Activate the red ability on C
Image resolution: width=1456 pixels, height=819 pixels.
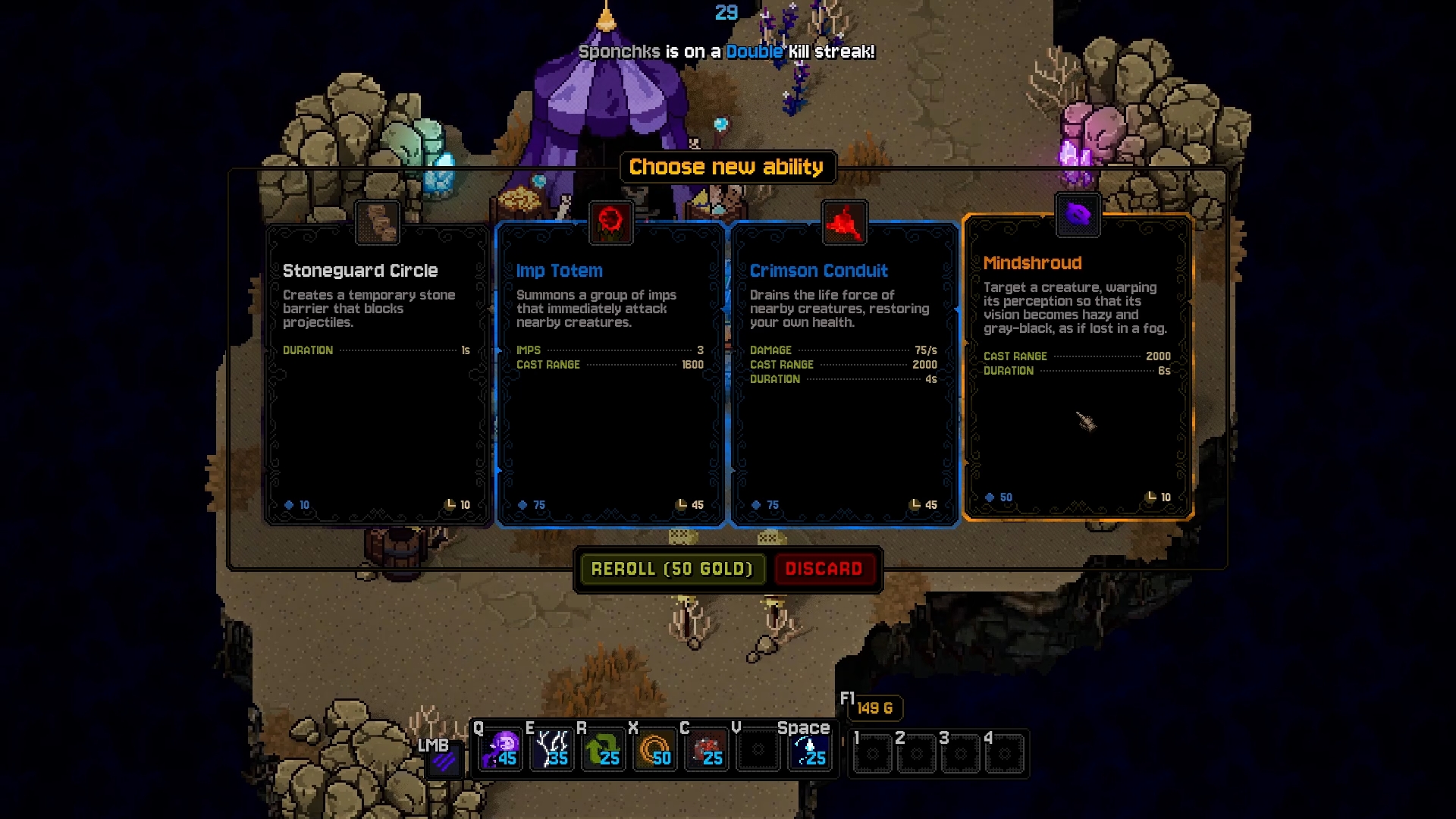click(706, 749)
